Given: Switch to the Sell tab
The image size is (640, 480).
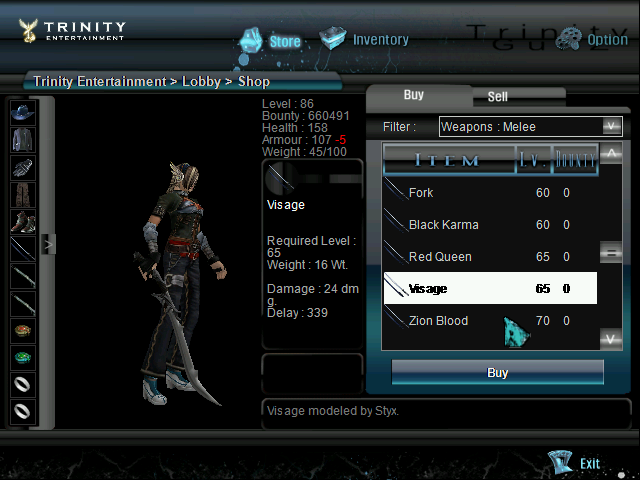Looking at the screenshot, I should pyautogui.click(x=497, y=97).
